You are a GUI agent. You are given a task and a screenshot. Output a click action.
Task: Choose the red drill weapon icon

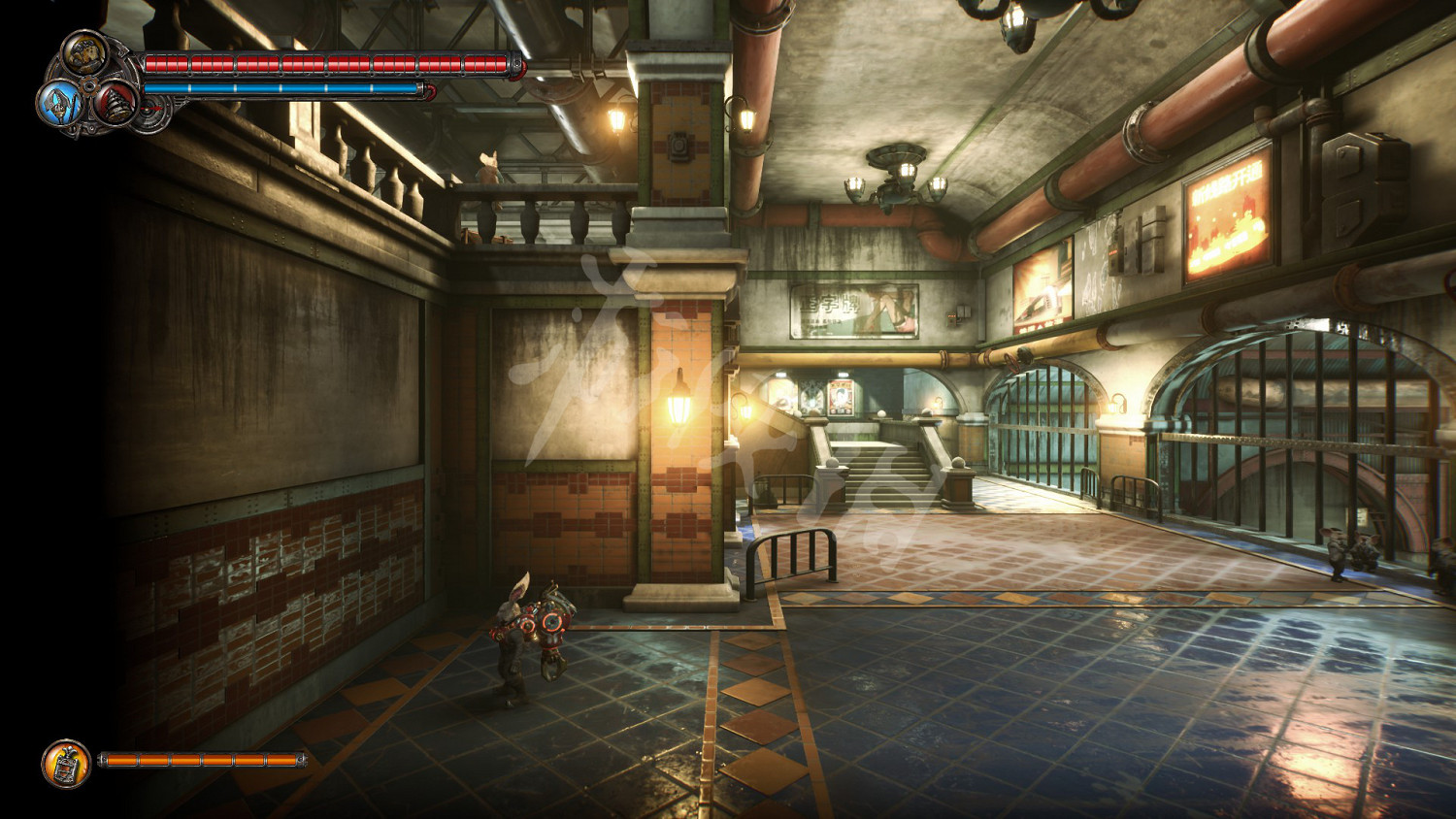pyautogui.click(x=116, y=102)
